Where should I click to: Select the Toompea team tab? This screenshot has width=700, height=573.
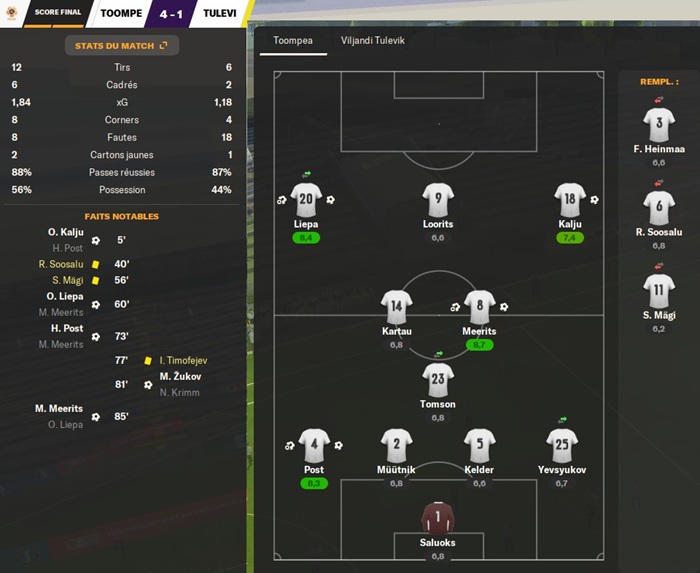293,41
